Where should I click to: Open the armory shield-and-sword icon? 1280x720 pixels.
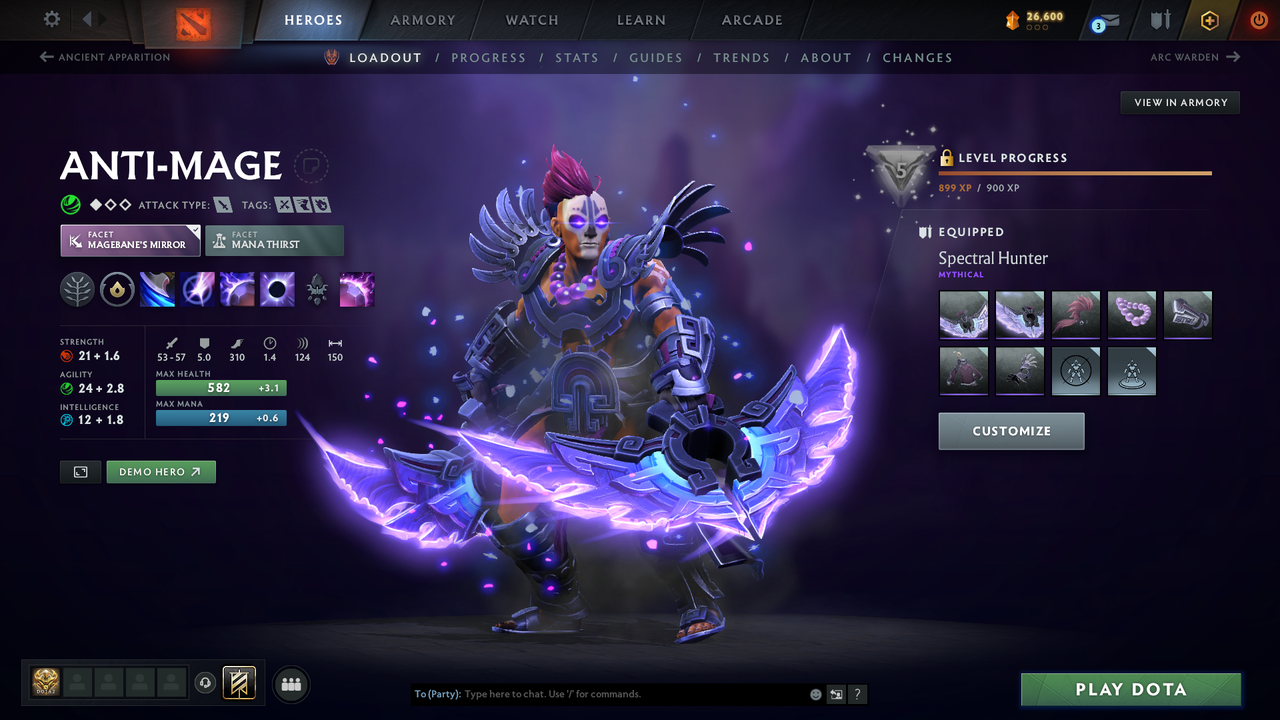coord(1161,19)
